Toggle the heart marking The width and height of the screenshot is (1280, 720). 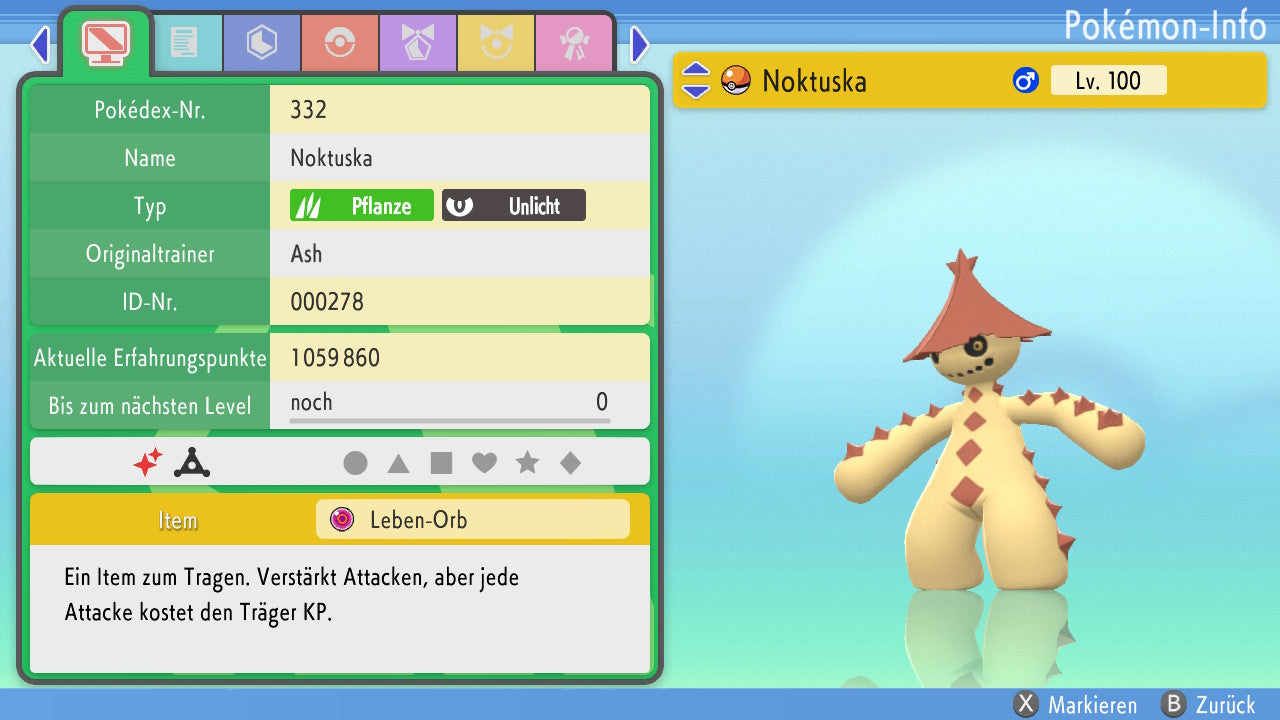pos(484,463)
